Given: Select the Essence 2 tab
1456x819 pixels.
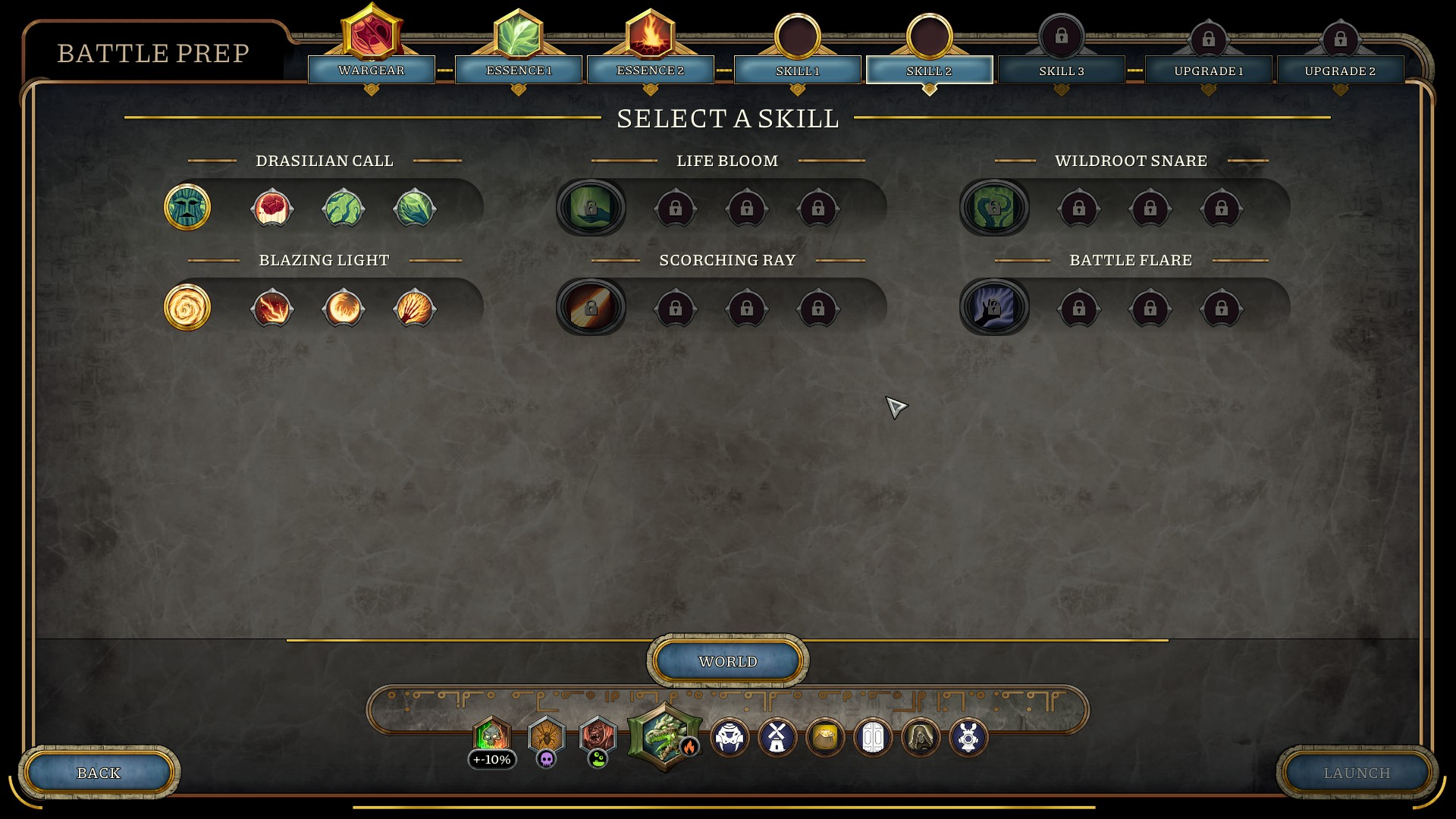Looking at the screenshot, I should [650, 70].
